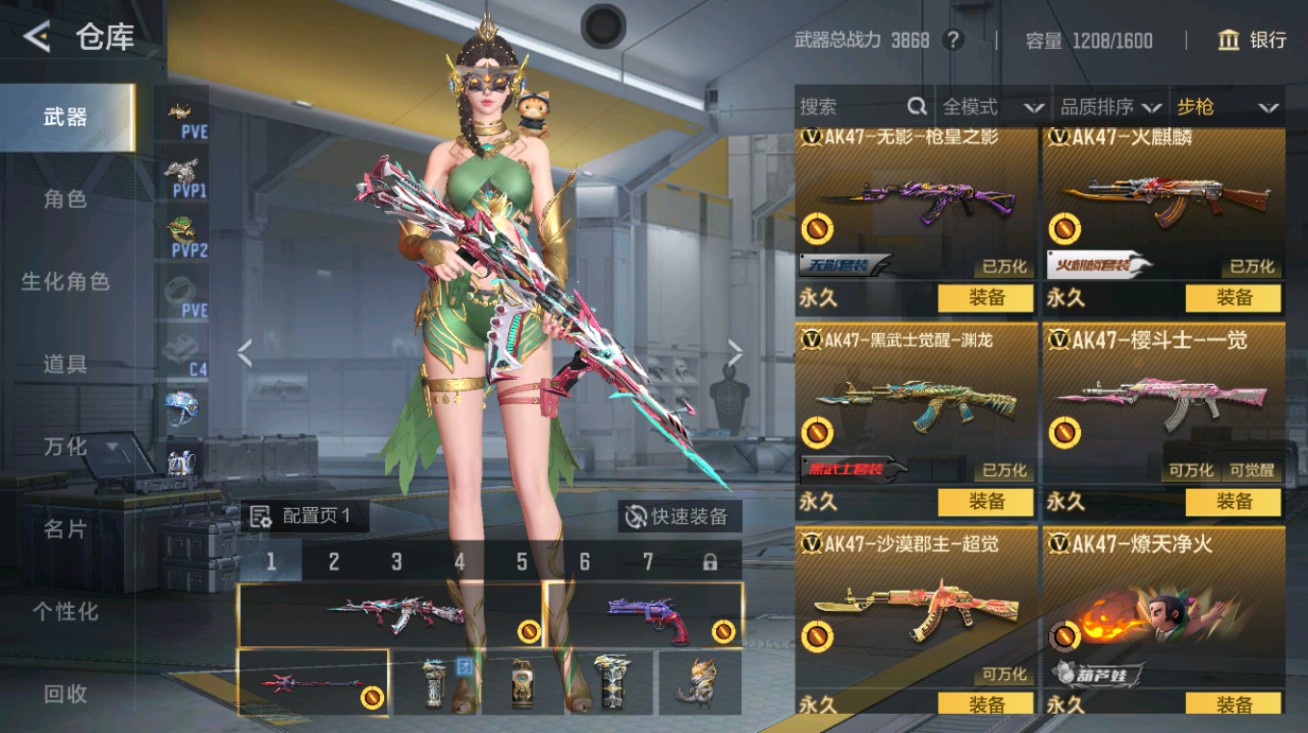The height and width of the screenshot is (733, 1308).
Task: Open the 步枪 weapon type dropdown
Action: [1227, 107]
